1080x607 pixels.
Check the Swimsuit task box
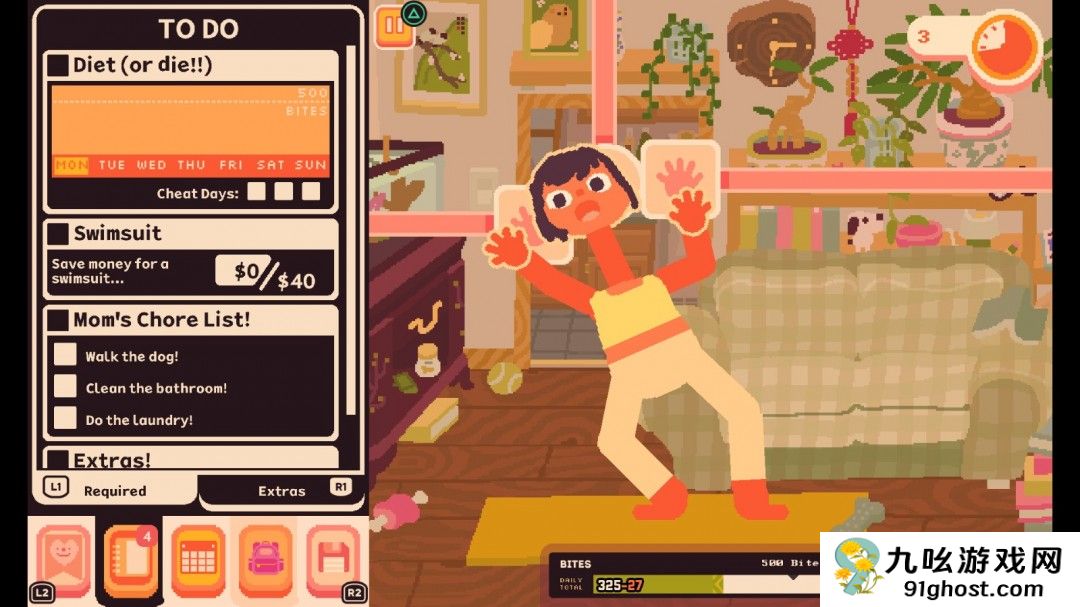[59, 234]
